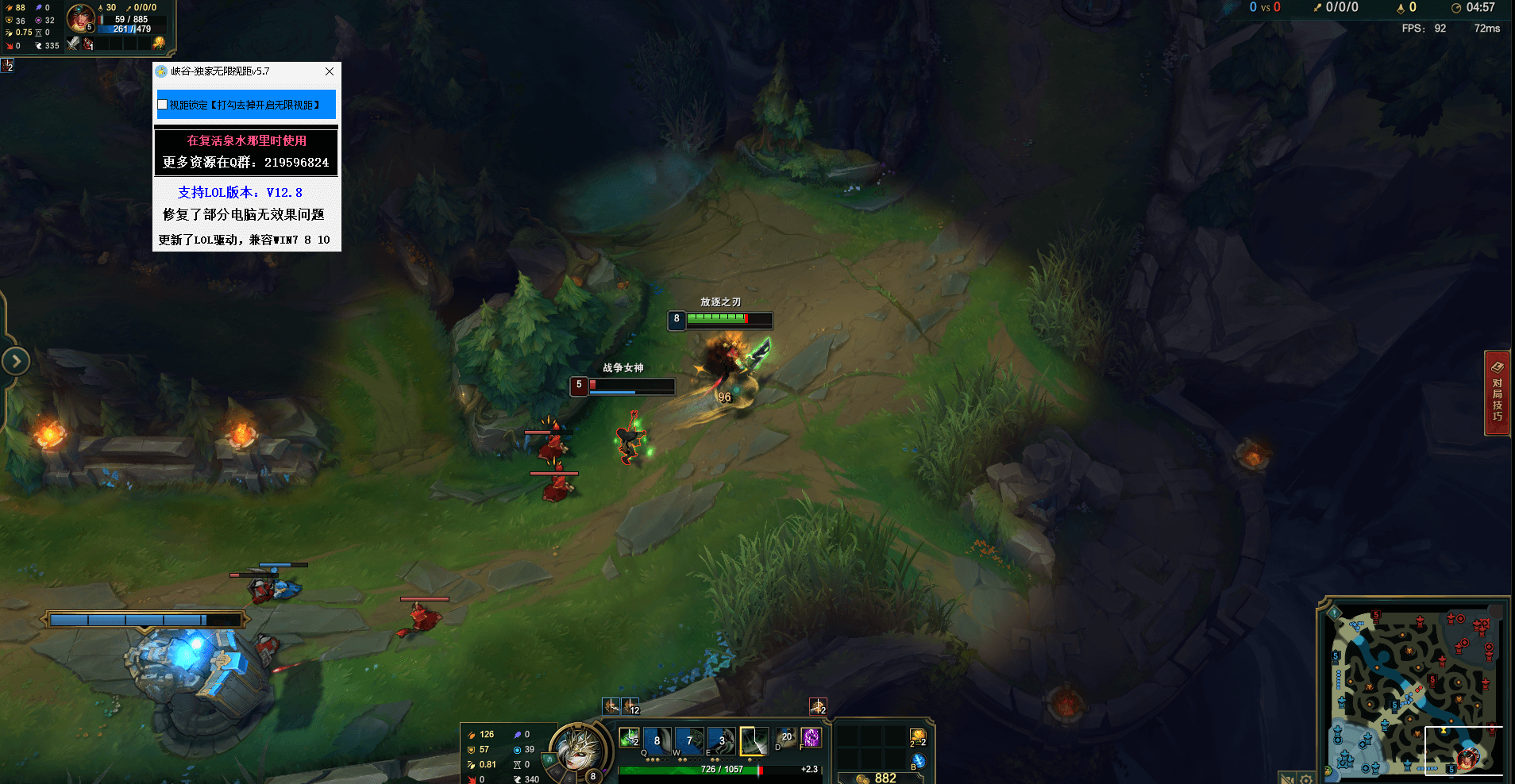Viewport: 1515px width, 784px height.
Task: Select the target's sword item icon
Action: (x=73, y=44)
